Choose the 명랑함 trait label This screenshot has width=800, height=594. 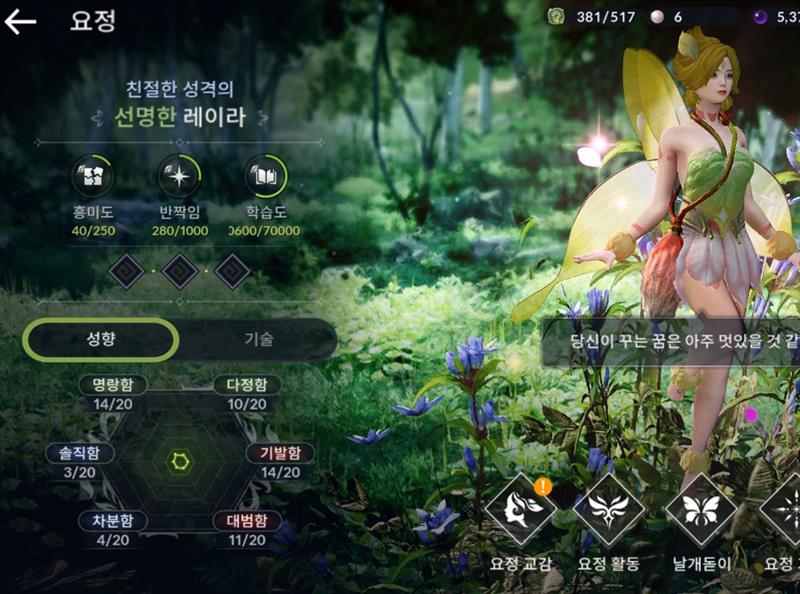pos(113,385)
